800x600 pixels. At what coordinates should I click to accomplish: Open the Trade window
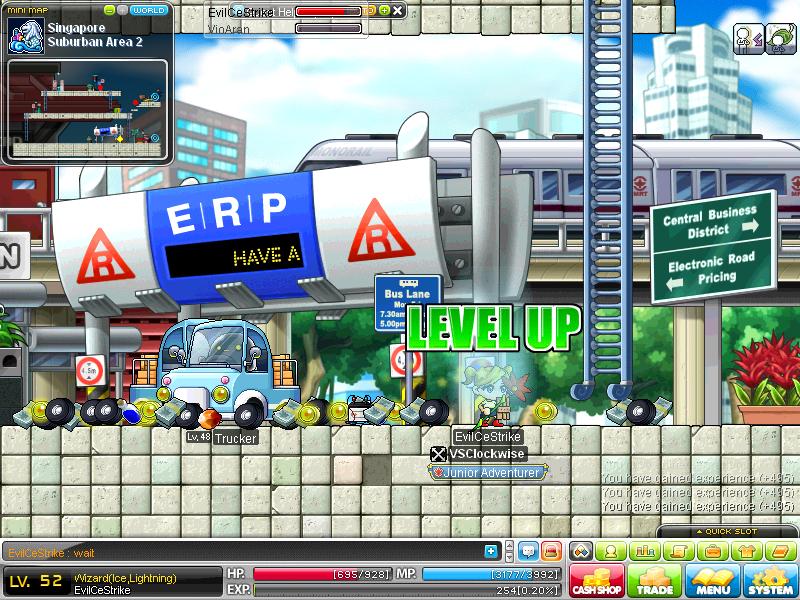tap(654, 581)
